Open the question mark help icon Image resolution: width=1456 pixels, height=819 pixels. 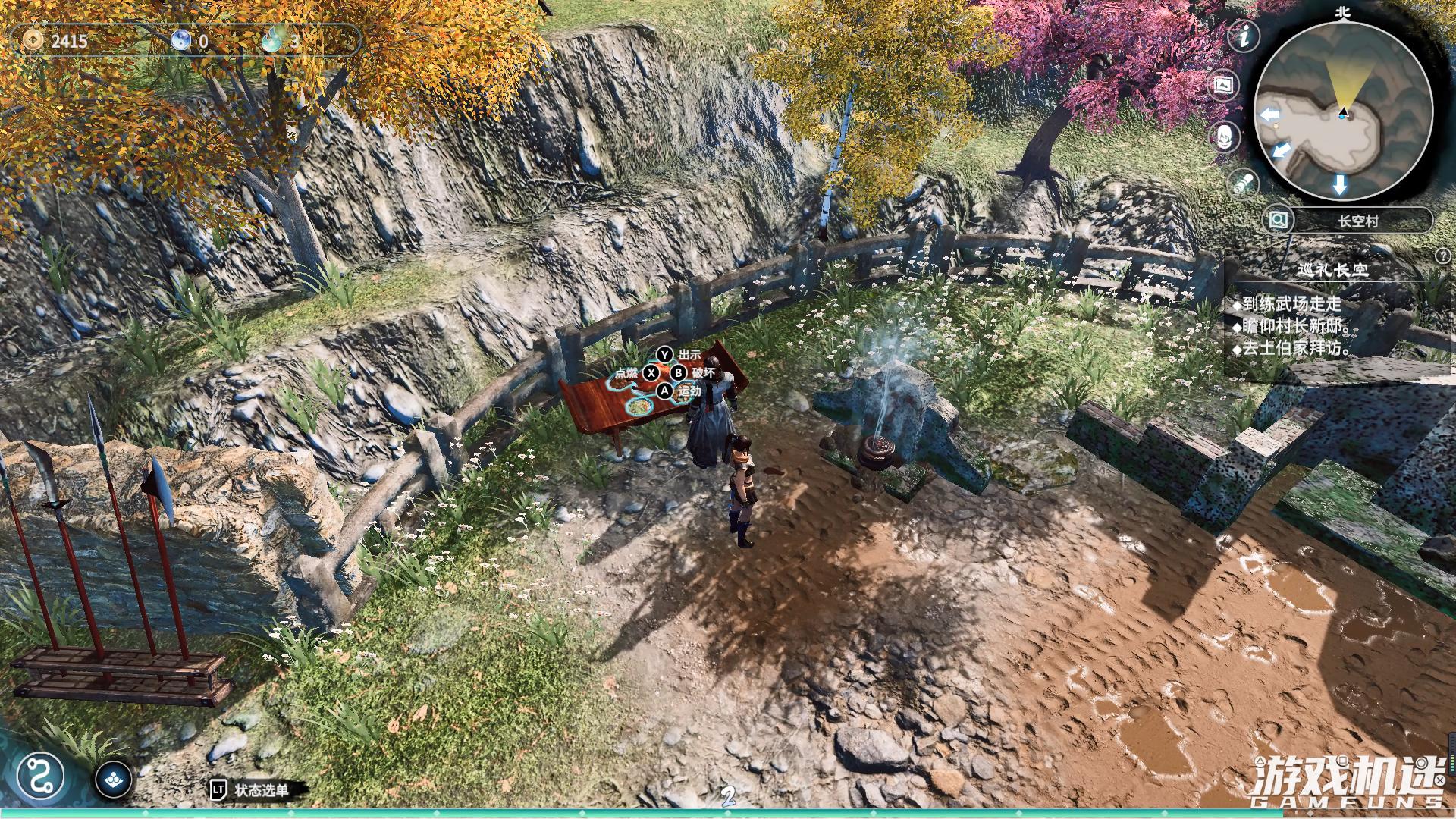1442,257
